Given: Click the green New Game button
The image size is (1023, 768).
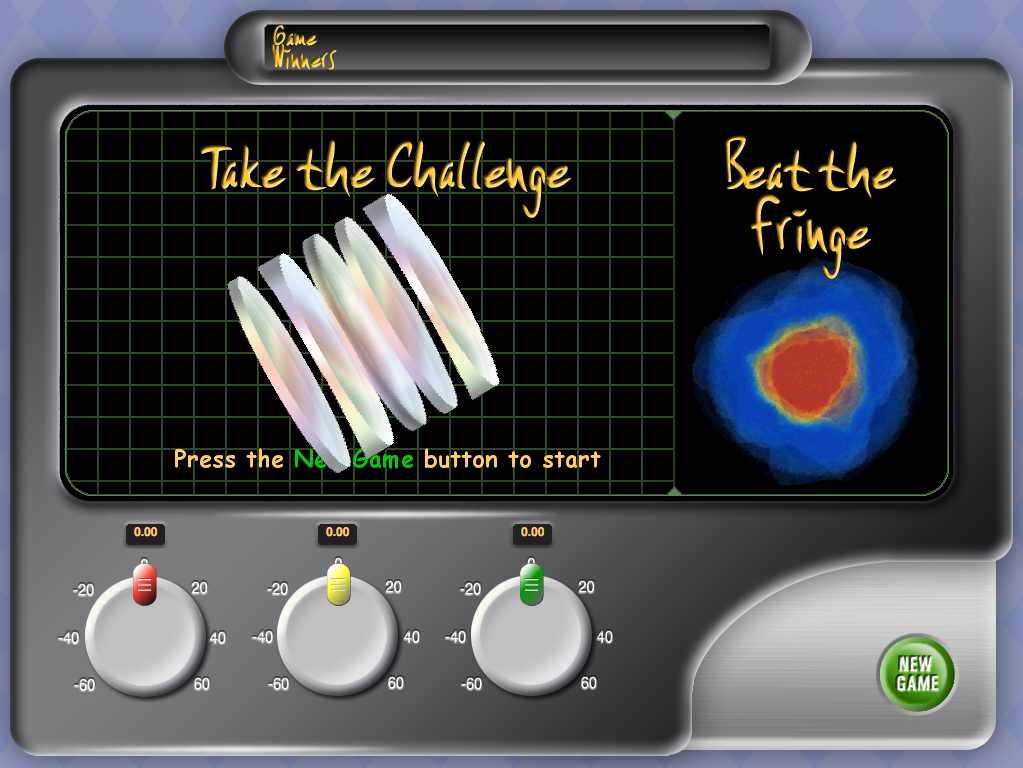Looking at the screenshot, I should 916,674.
